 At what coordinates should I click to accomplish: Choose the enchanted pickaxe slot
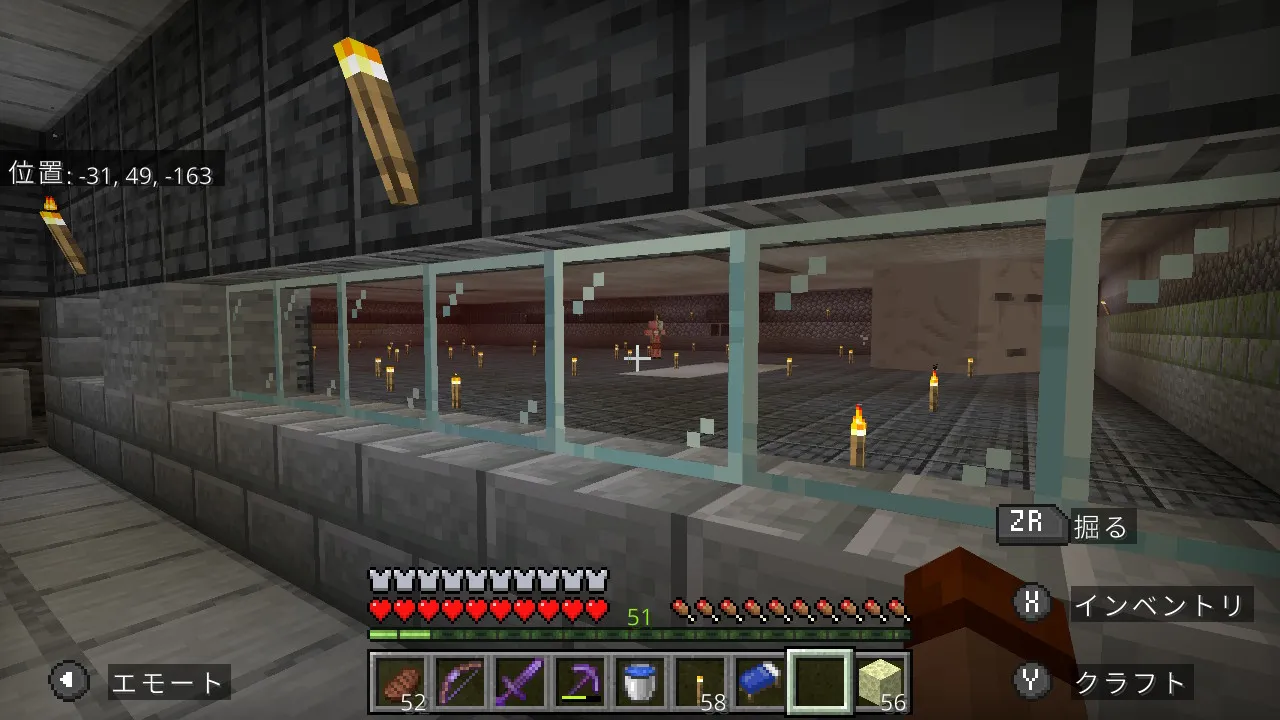[580, 683]
